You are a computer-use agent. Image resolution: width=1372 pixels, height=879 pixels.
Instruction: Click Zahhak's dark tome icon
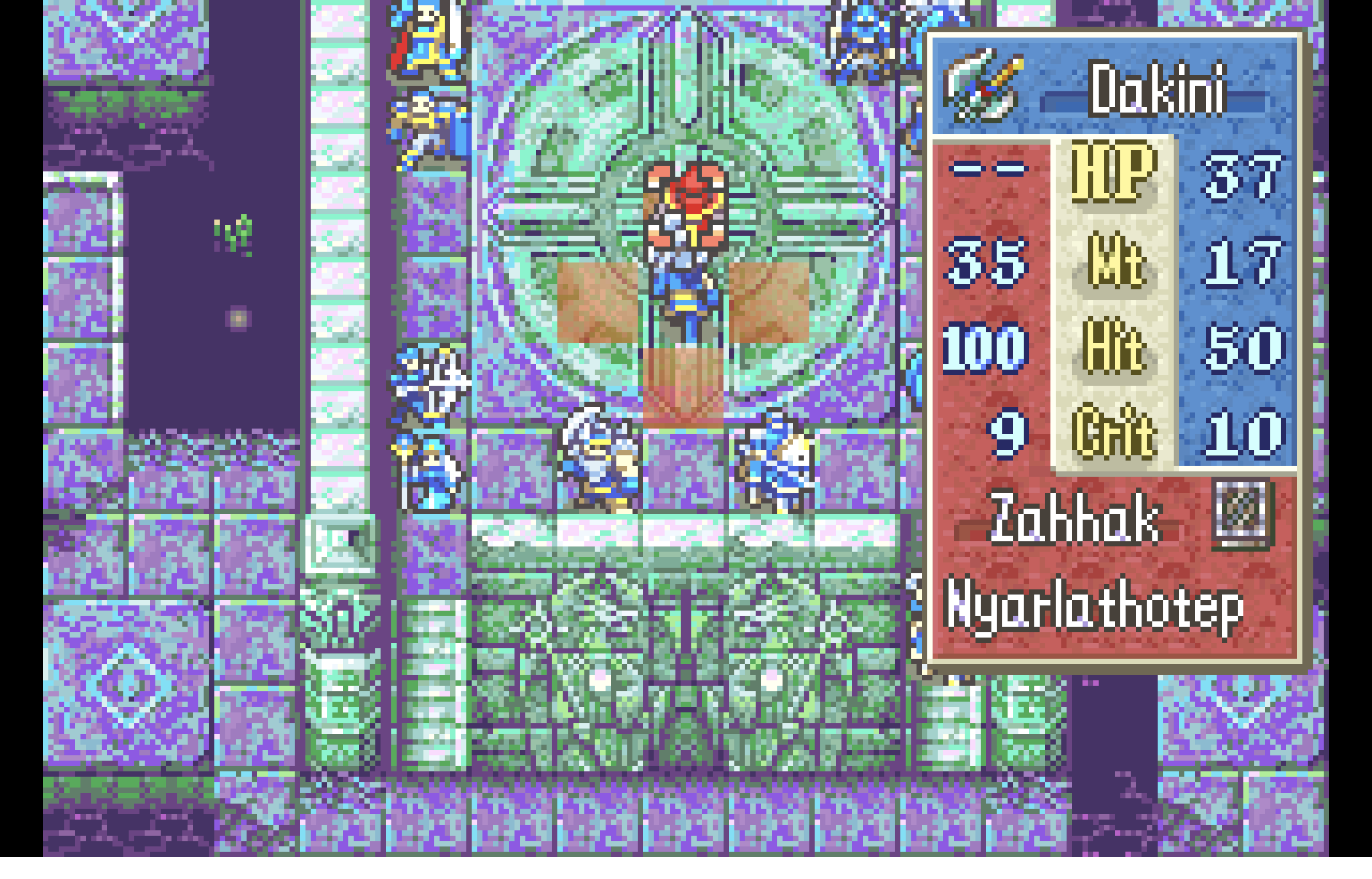coord(1241,512)
